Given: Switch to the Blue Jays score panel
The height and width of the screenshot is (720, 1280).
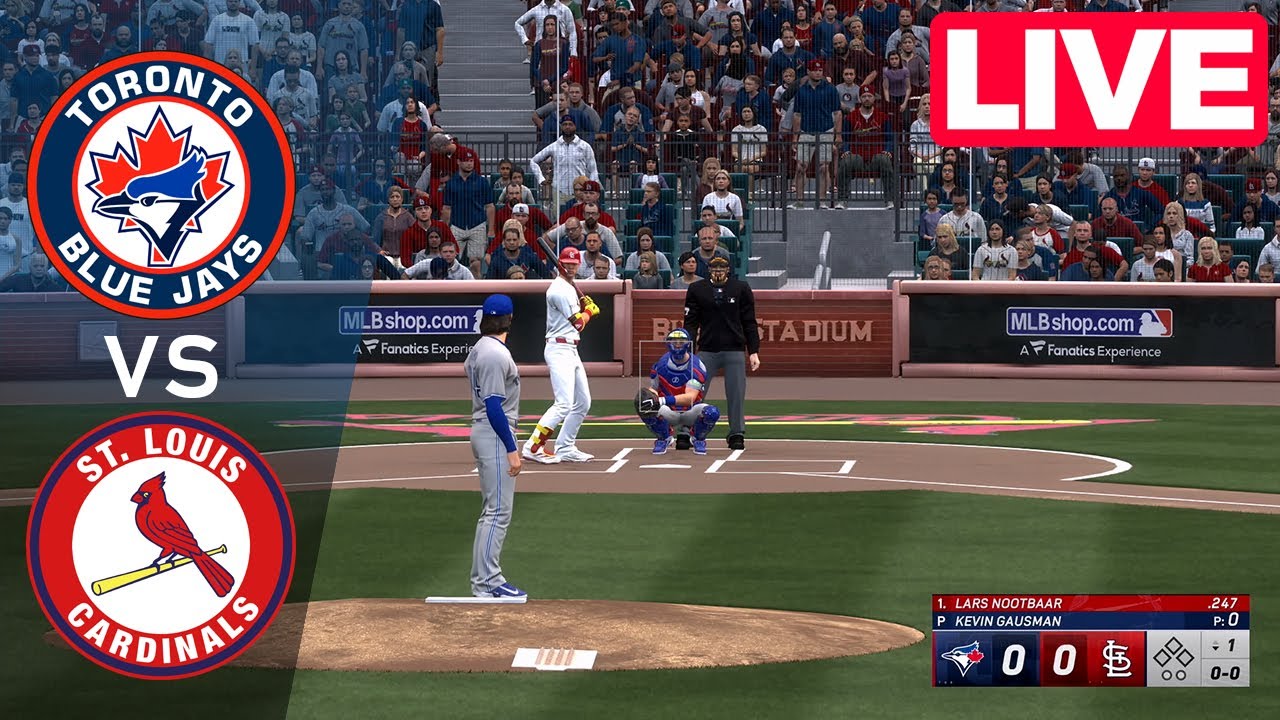Looking at the screenshot, I should (x=1014, y=657).
